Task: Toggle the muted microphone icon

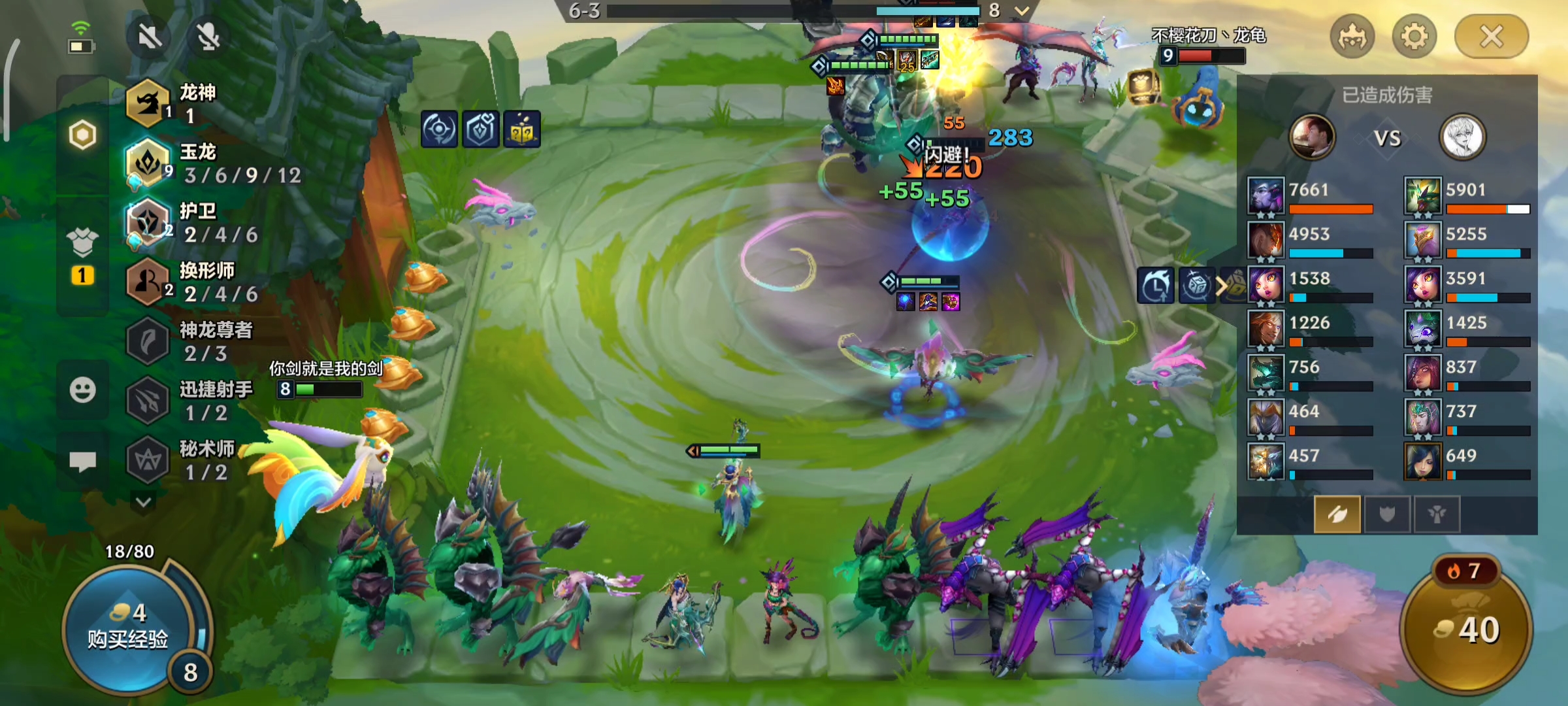Action: pyautogui.click(x=208, y=37)
